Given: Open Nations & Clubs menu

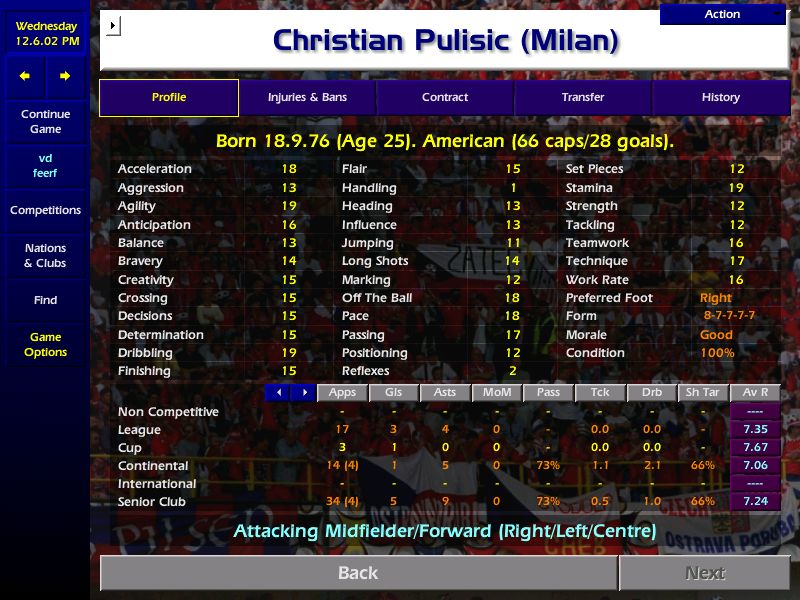Looking at the screenshot, I should point(45,255).
